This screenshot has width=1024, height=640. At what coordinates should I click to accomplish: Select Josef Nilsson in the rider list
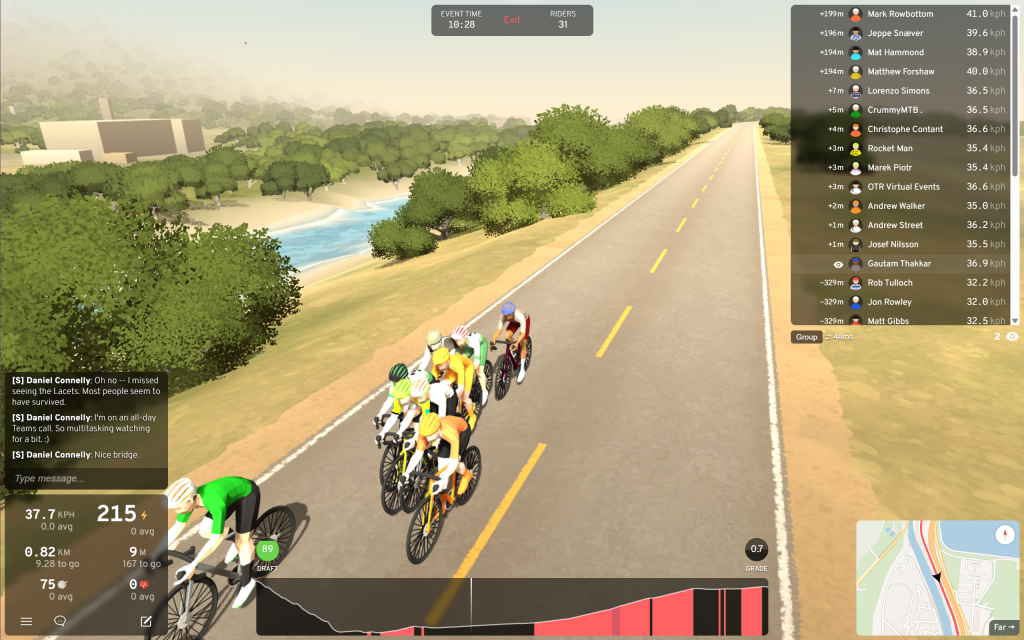[895, 244]
